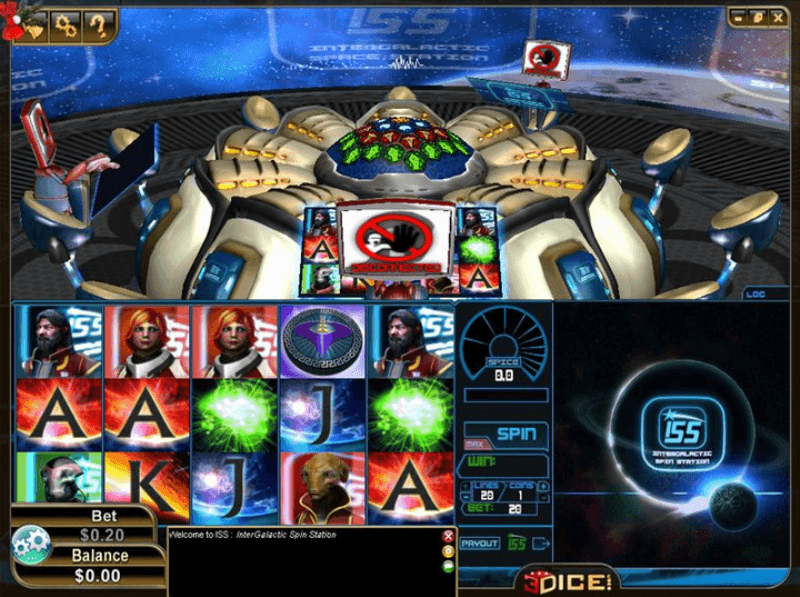Click the 3Dice logo

point(567,580)
